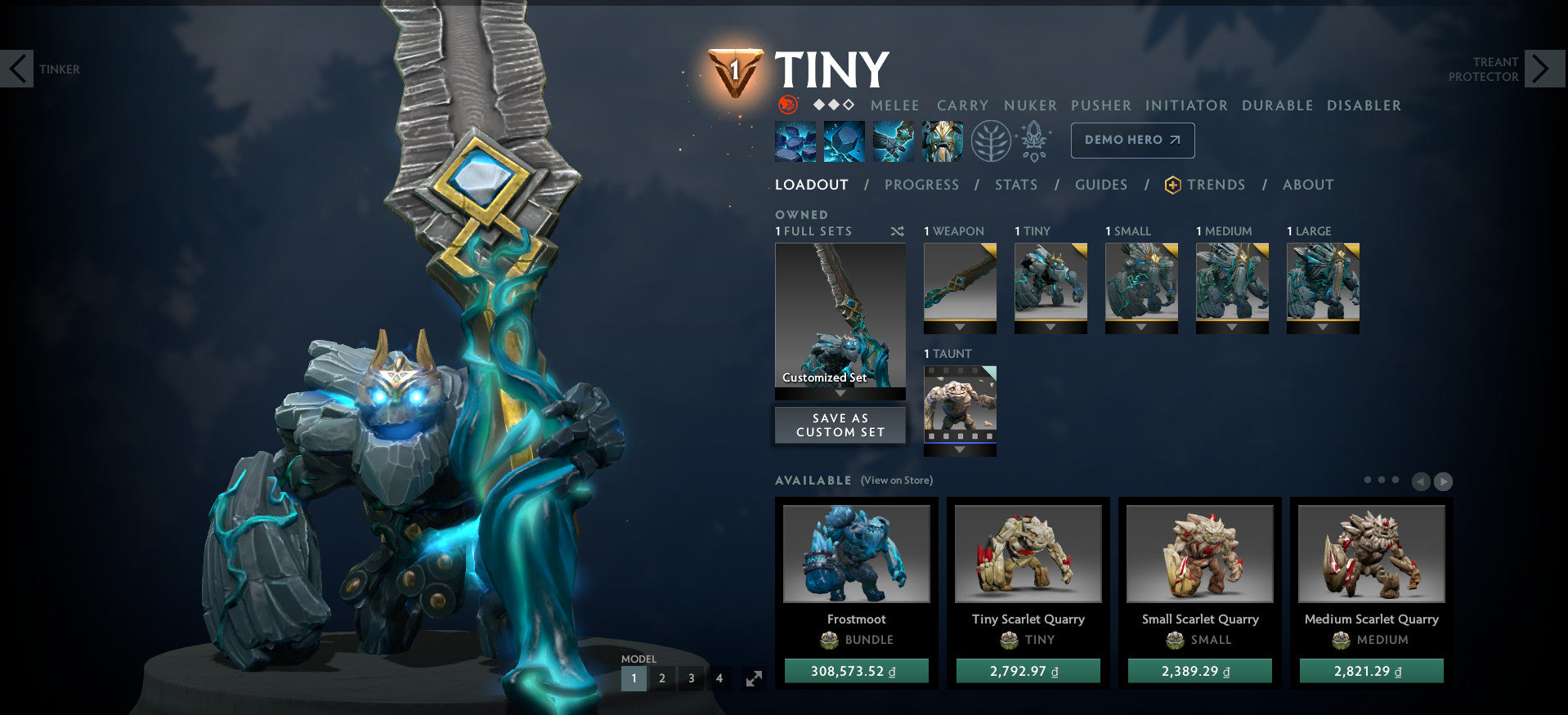The height and width of the screenshot is (715, 1568).
Task: Click the Aghanim's Scepter upgrade icon
Action: coord(1034,140)
